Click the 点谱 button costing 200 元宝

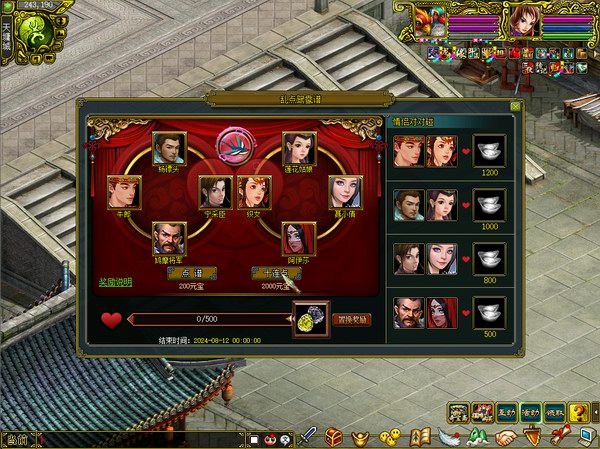[x=183, y=273]
